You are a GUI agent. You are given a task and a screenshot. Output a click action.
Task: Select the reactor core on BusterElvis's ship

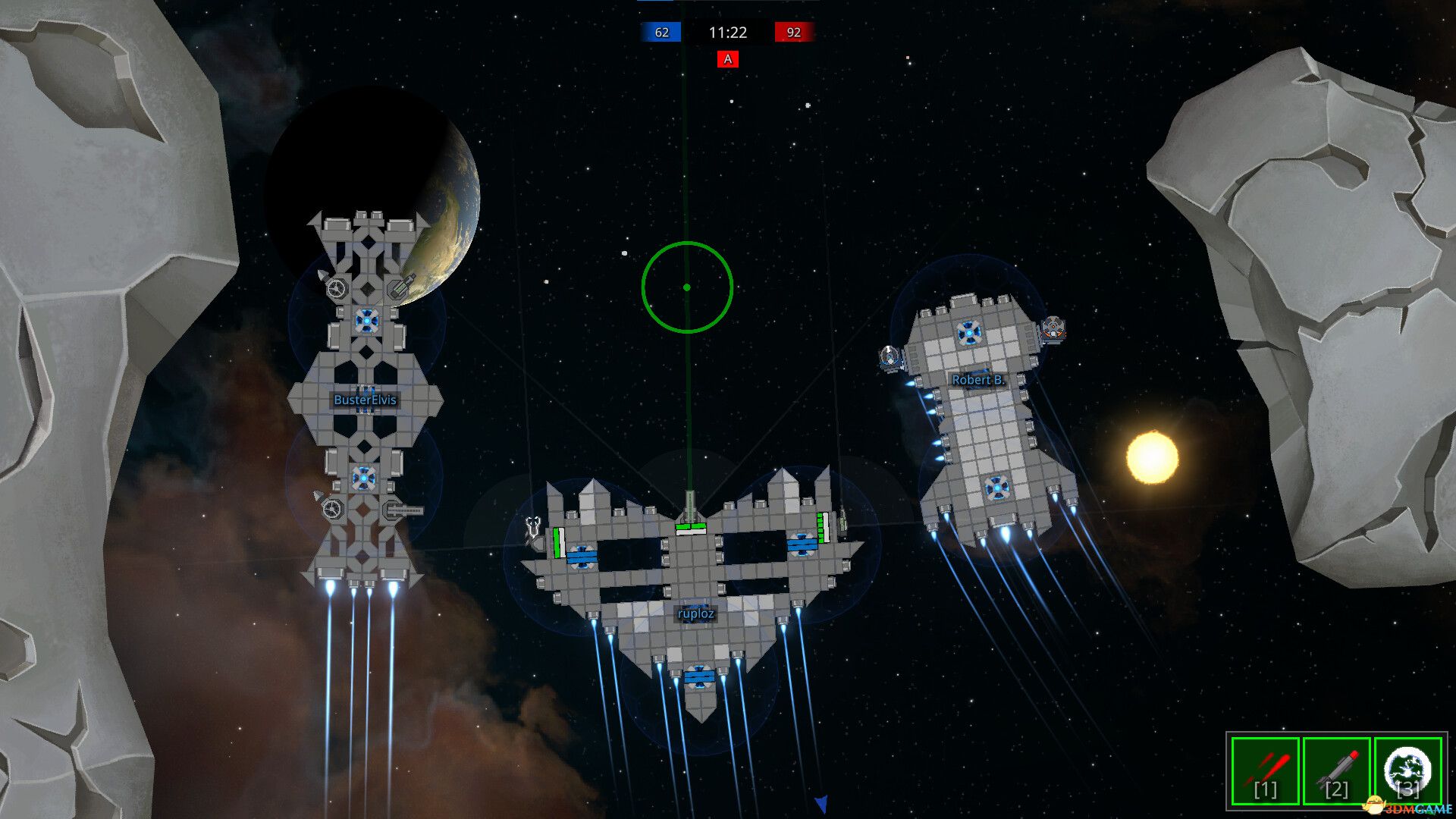(x=367, y=322)
